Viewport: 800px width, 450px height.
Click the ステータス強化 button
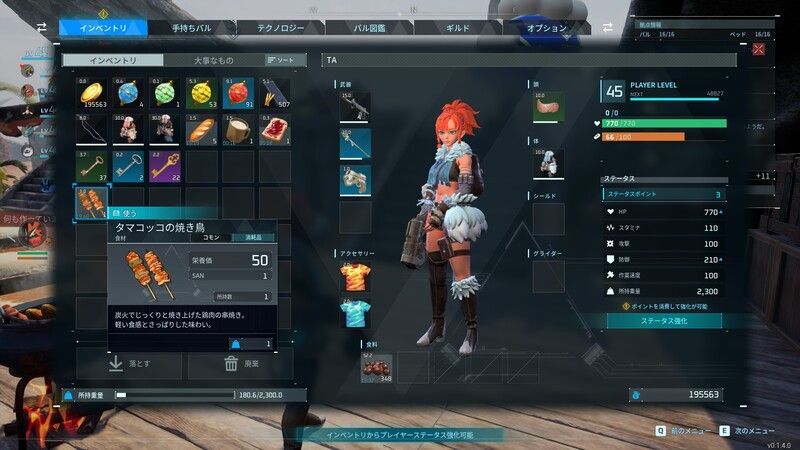(665, 320)
